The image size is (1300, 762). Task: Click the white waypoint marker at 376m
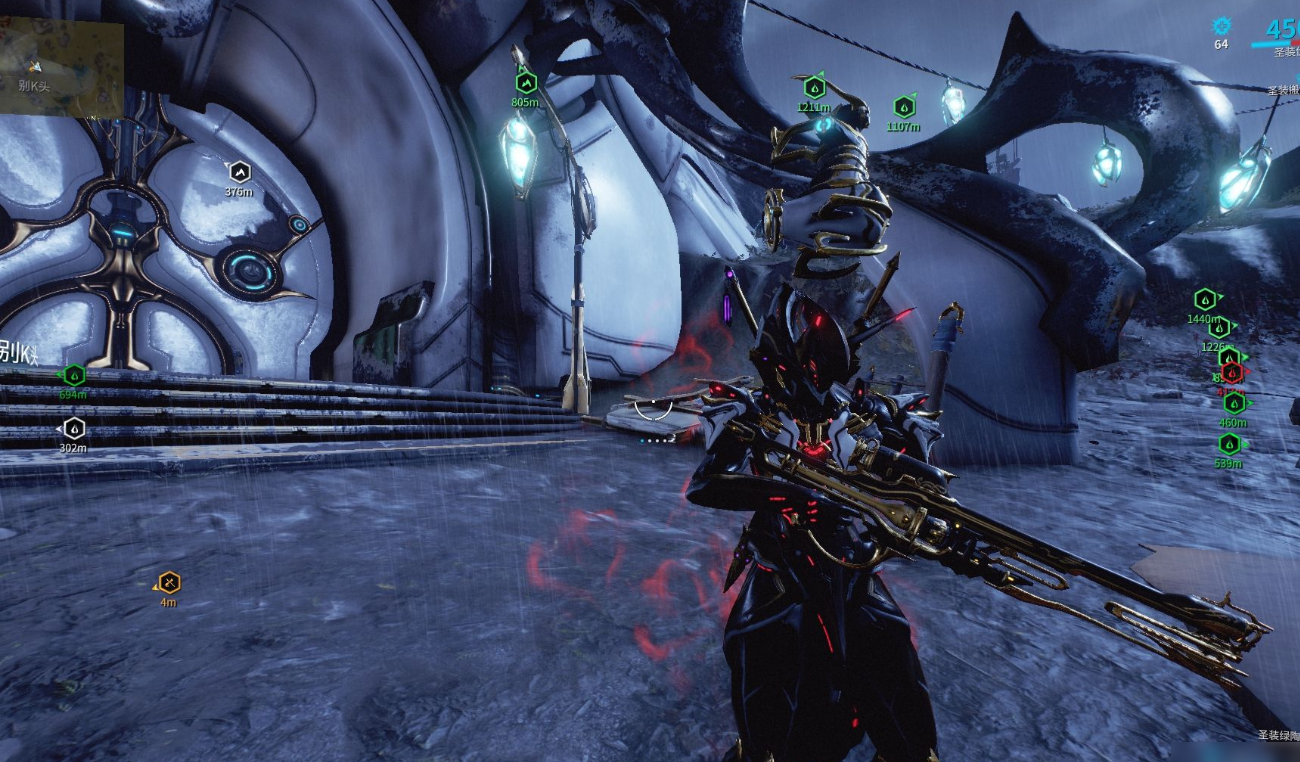click(239, 172)
